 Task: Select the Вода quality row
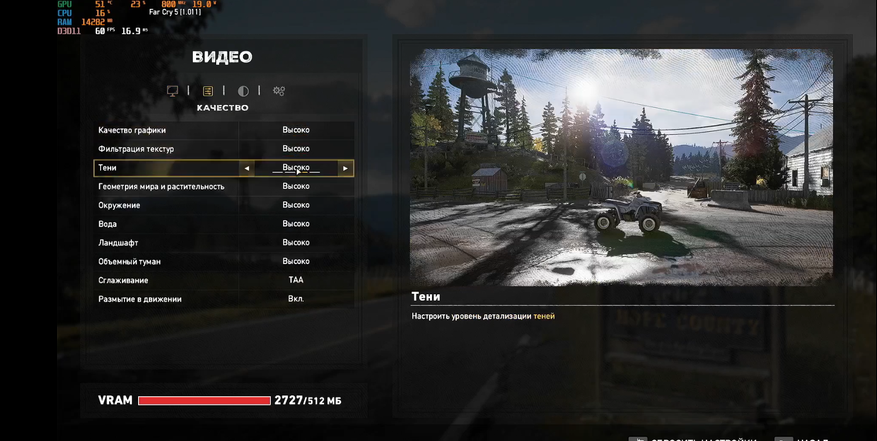[224, 224]
